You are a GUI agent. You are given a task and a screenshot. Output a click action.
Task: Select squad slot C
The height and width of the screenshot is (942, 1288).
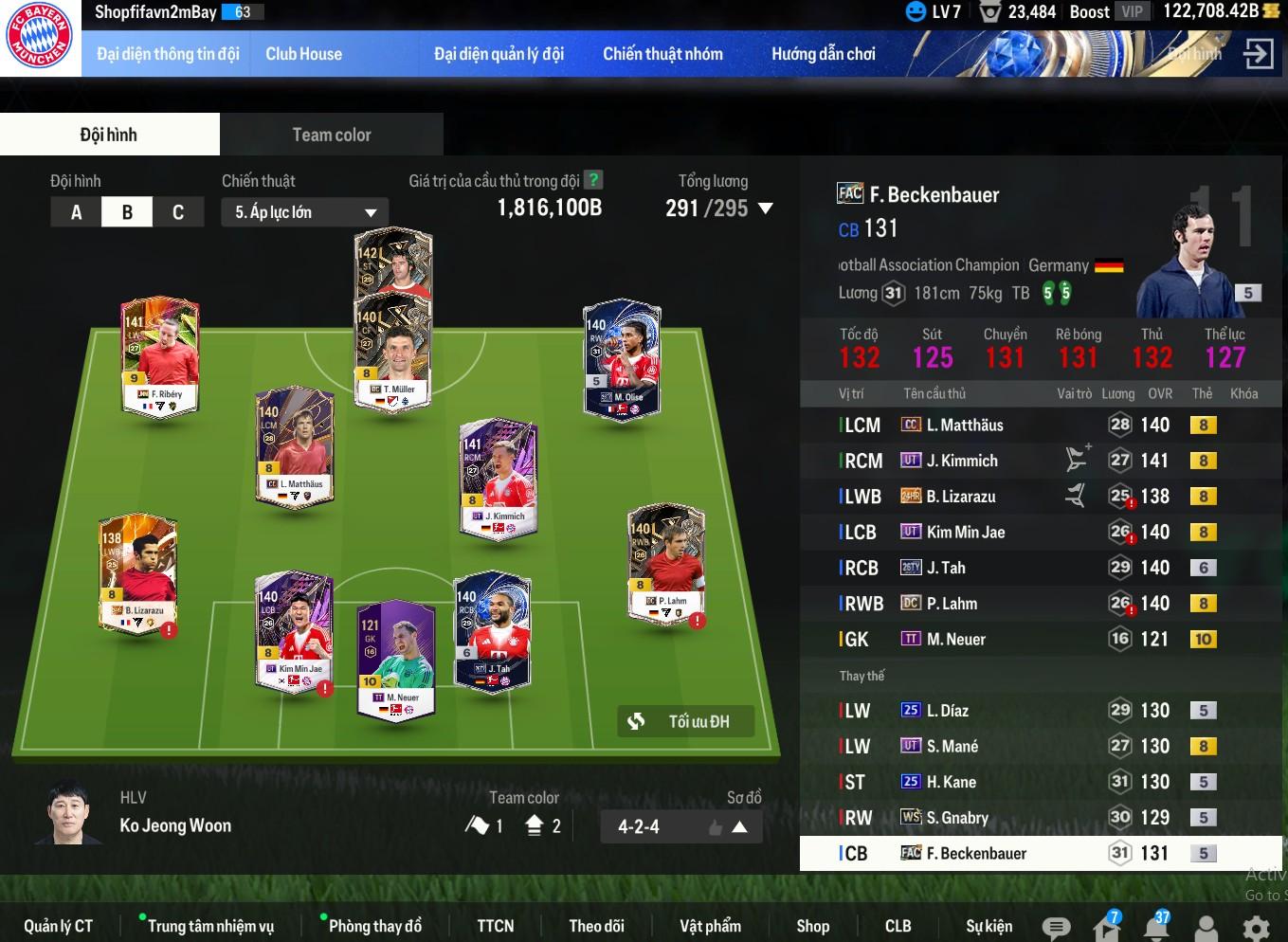(178, 212)
